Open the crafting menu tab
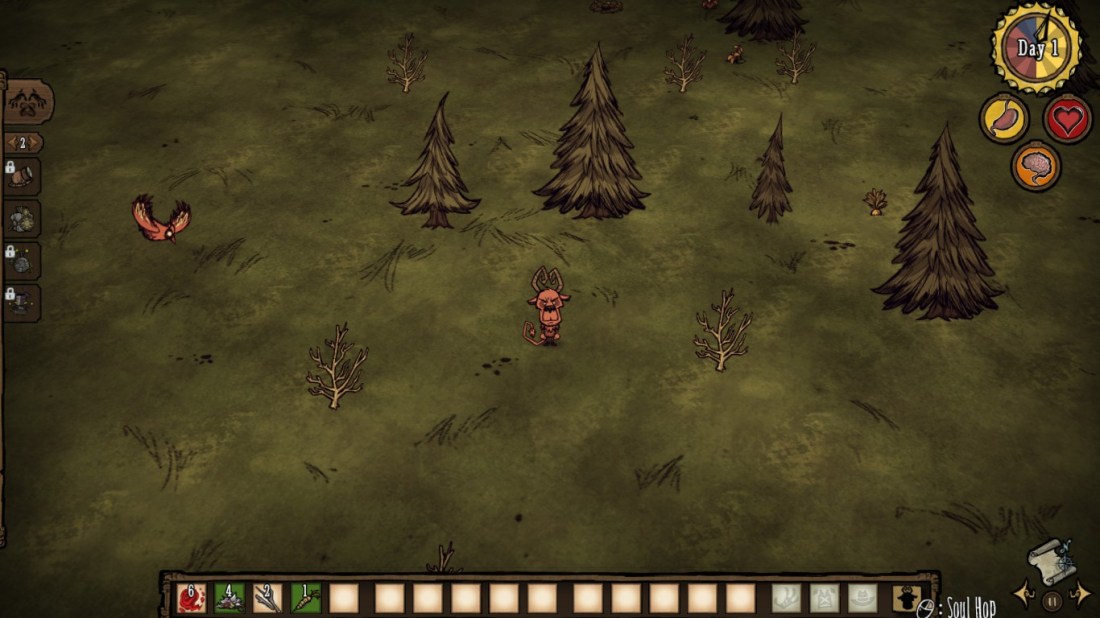 click(x=26, y=102)
